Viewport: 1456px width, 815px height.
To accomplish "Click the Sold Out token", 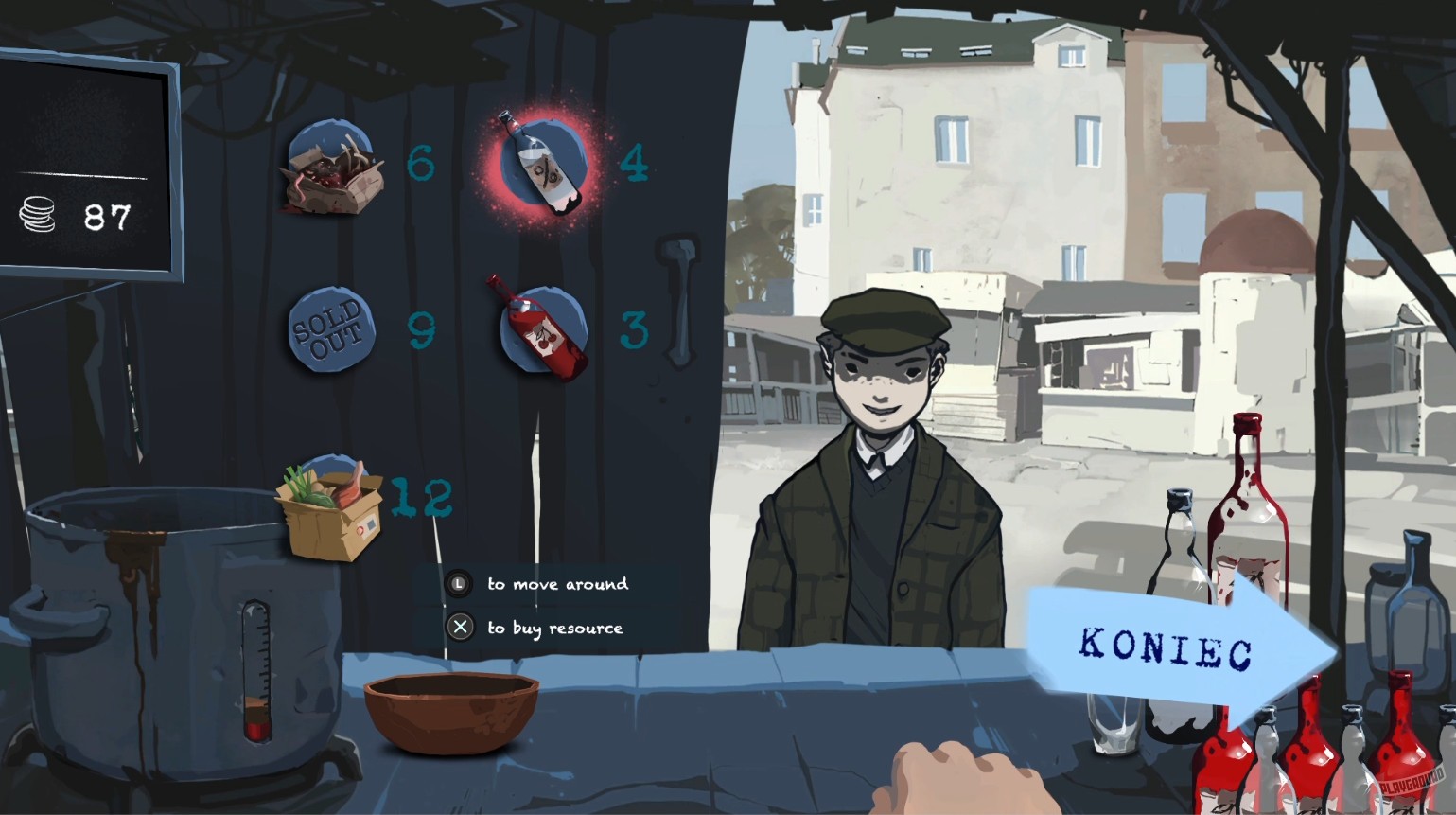I will coord(330,329).
